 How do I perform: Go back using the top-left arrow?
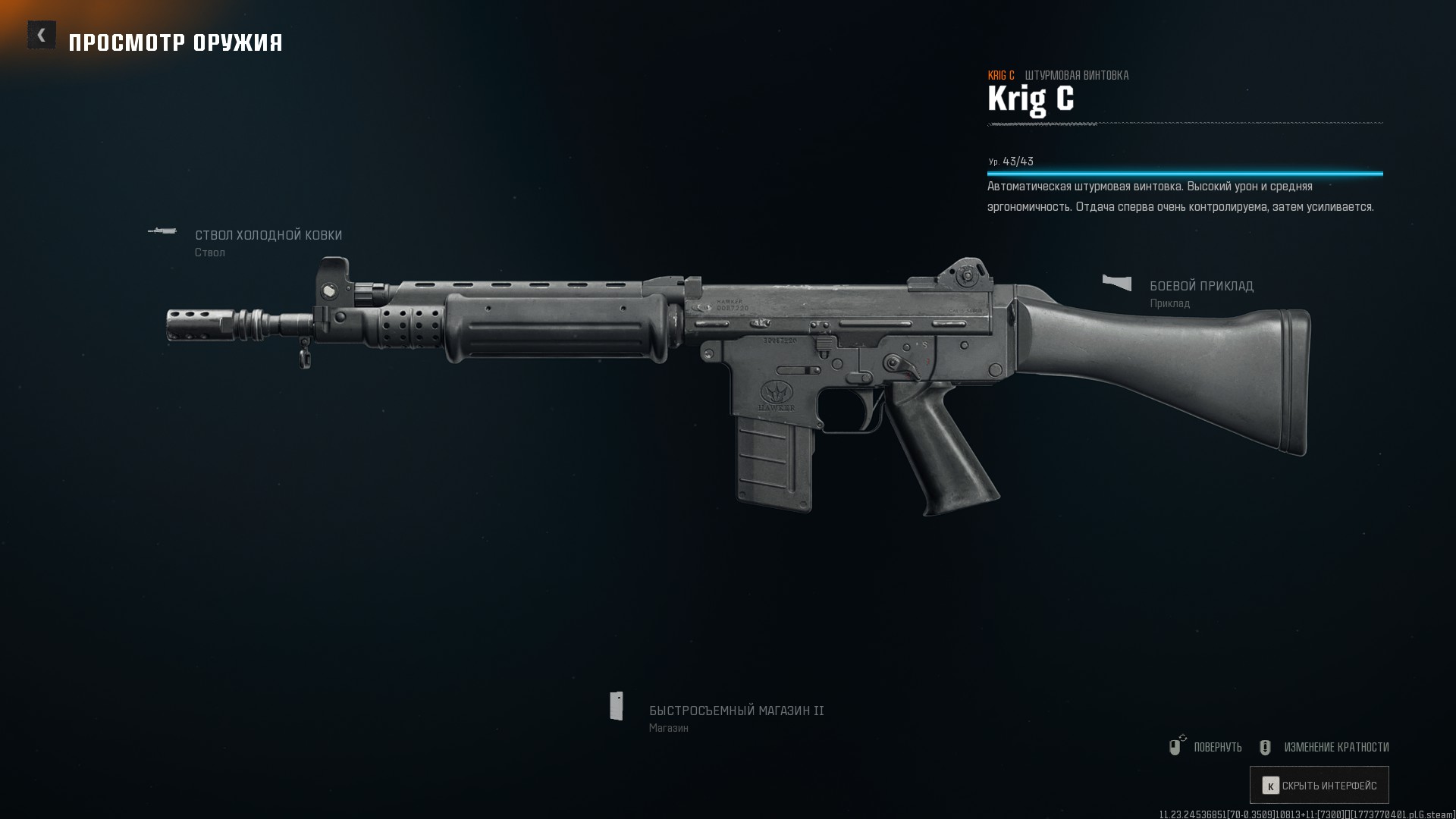(x=42, y=35)
